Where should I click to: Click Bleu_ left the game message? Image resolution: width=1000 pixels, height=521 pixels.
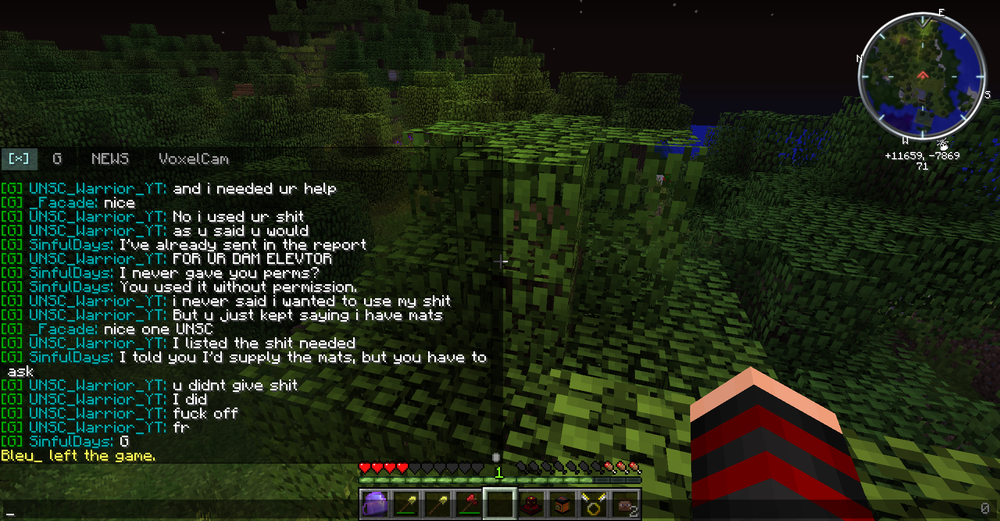[78, 456]
